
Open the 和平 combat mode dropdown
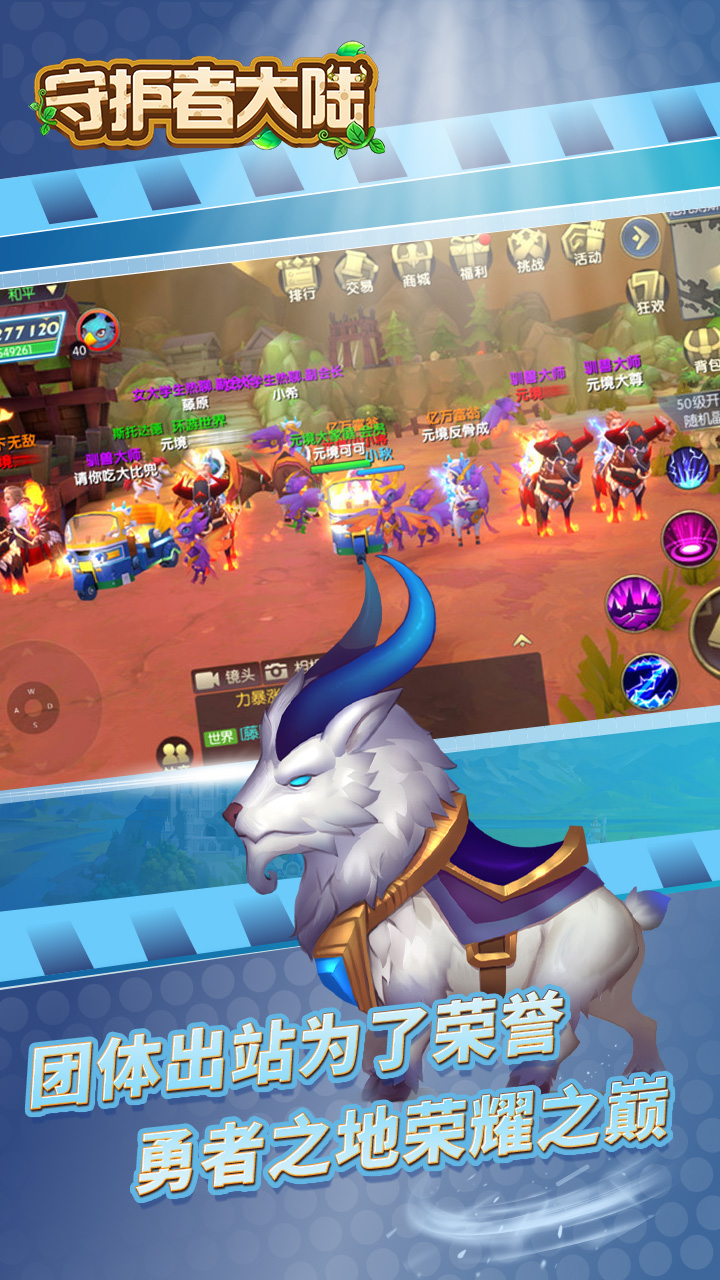(26, 295)
